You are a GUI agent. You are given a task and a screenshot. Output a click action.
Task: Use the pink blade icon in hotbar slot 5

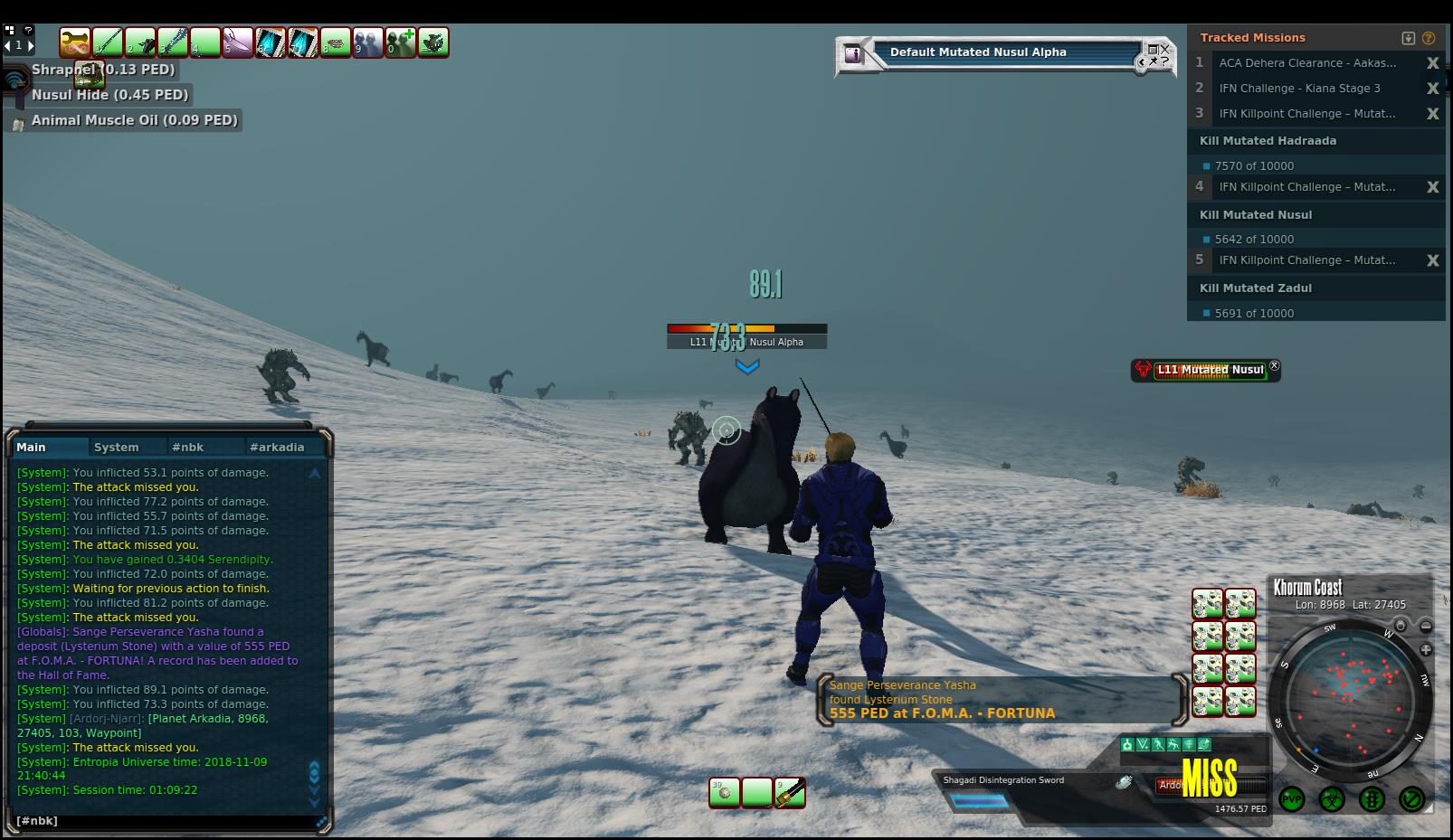coord(238,42)
